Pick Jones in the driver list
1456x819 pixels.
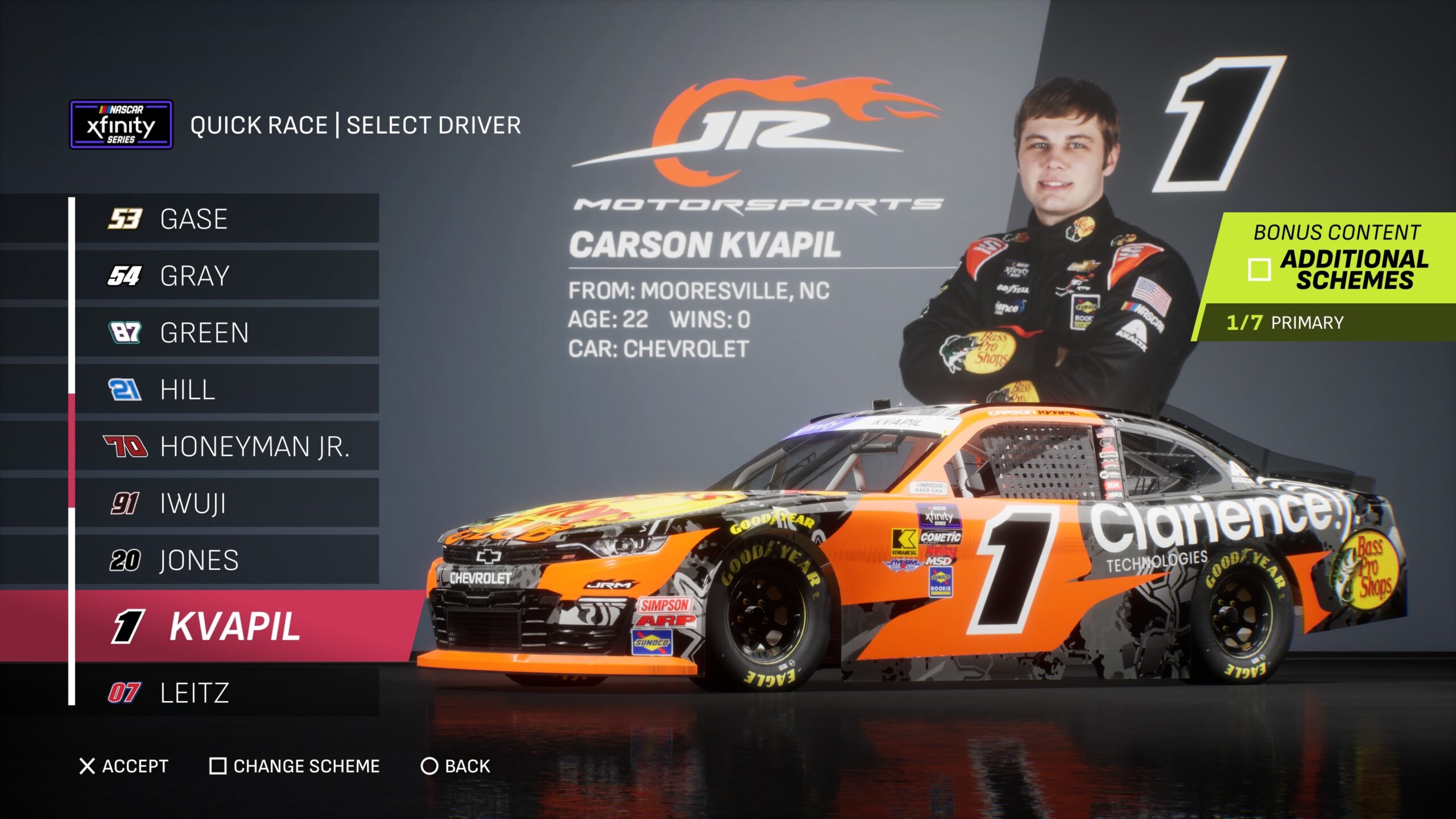coord(226,560)
